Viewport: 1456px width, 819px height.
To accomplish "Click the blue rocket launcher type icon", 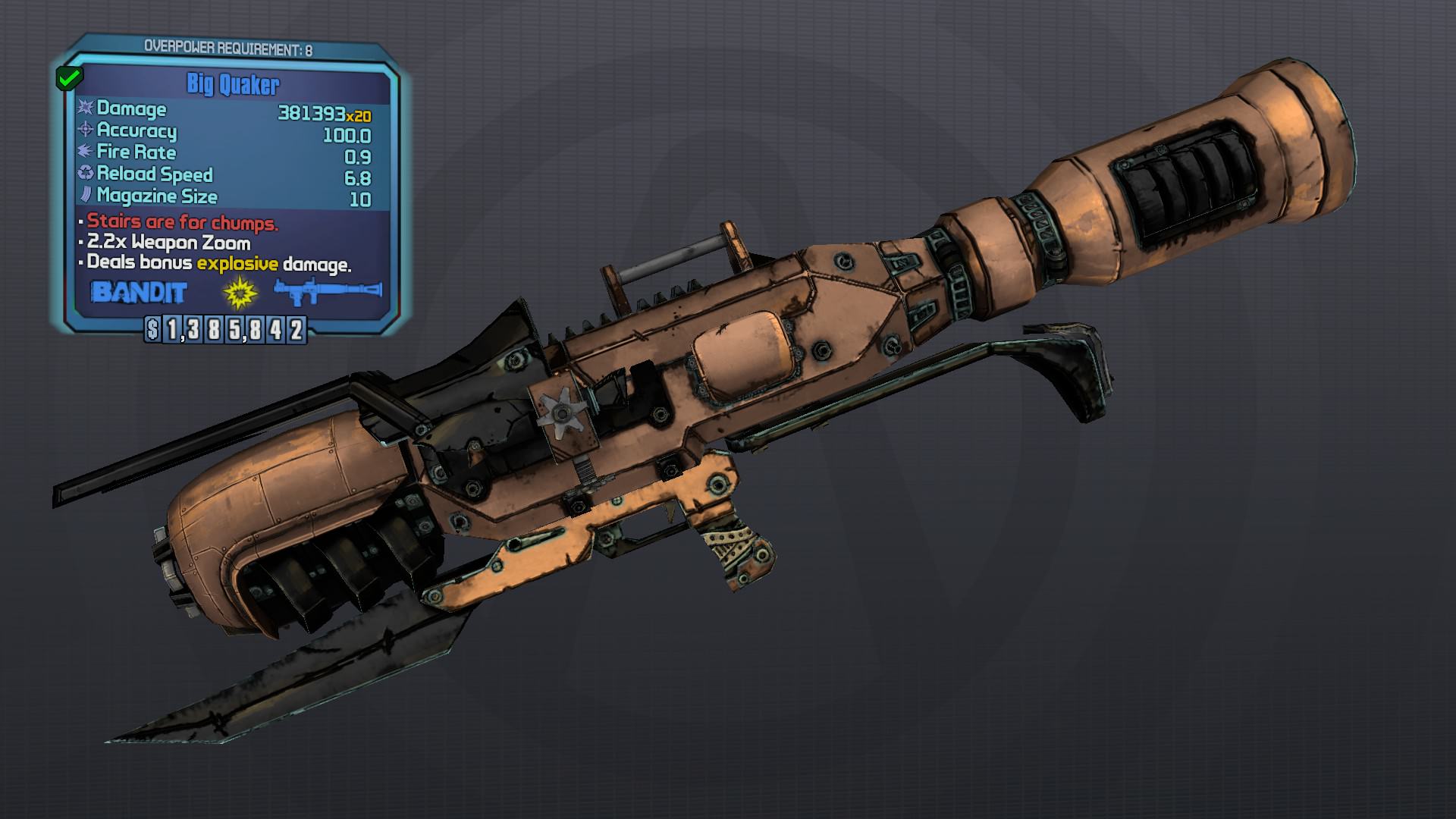I will point(327,291).
